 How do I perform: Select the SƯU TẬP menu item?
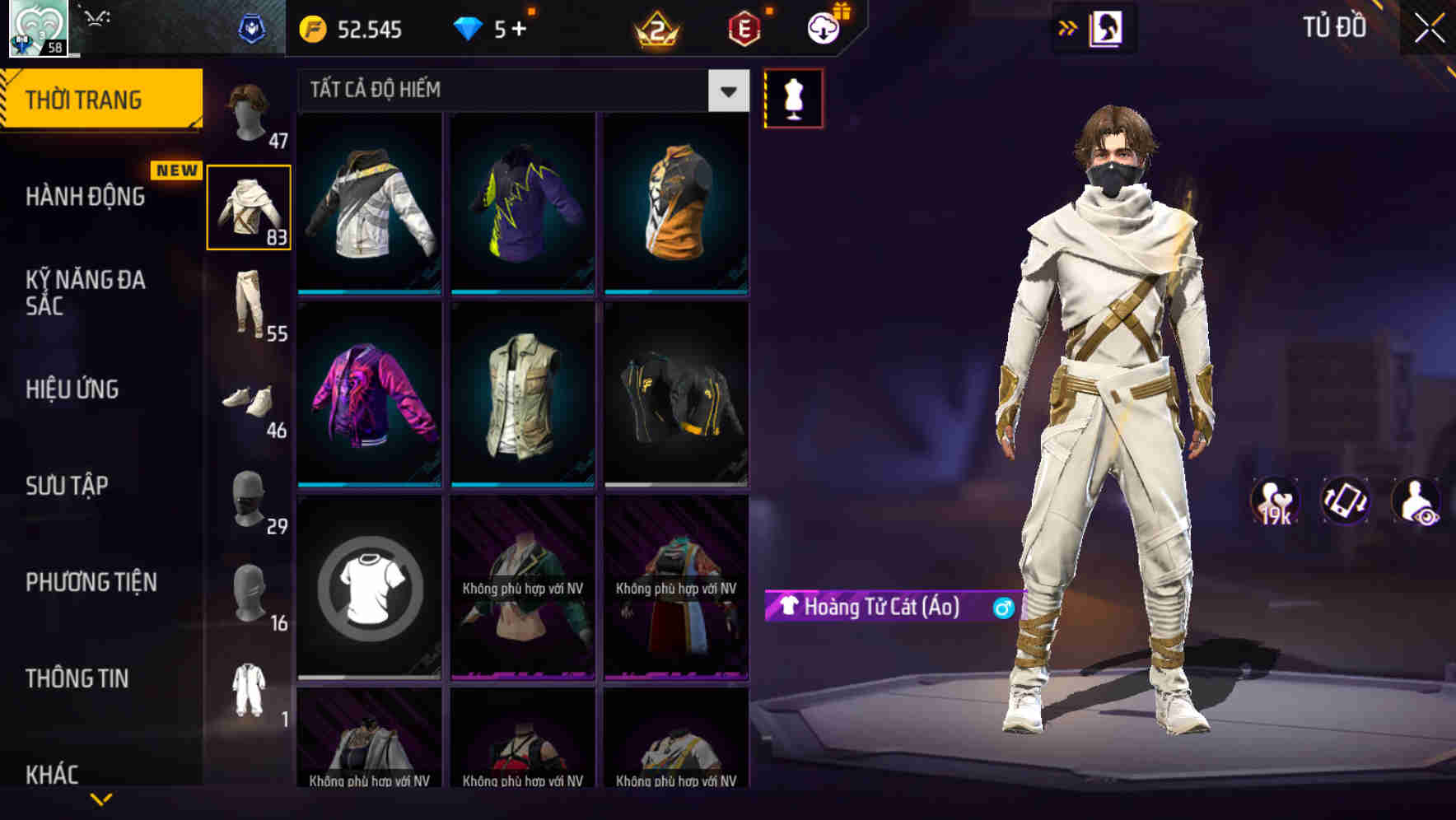click(x=70, y=486)
